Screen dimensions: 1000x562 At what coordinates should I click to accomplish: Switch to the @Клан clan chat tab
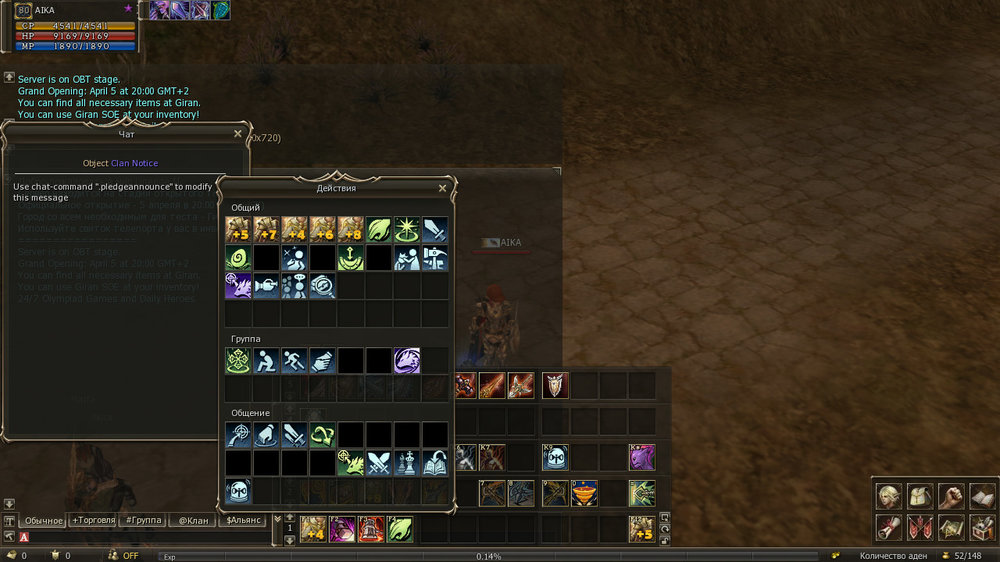[x=193, y=520]
